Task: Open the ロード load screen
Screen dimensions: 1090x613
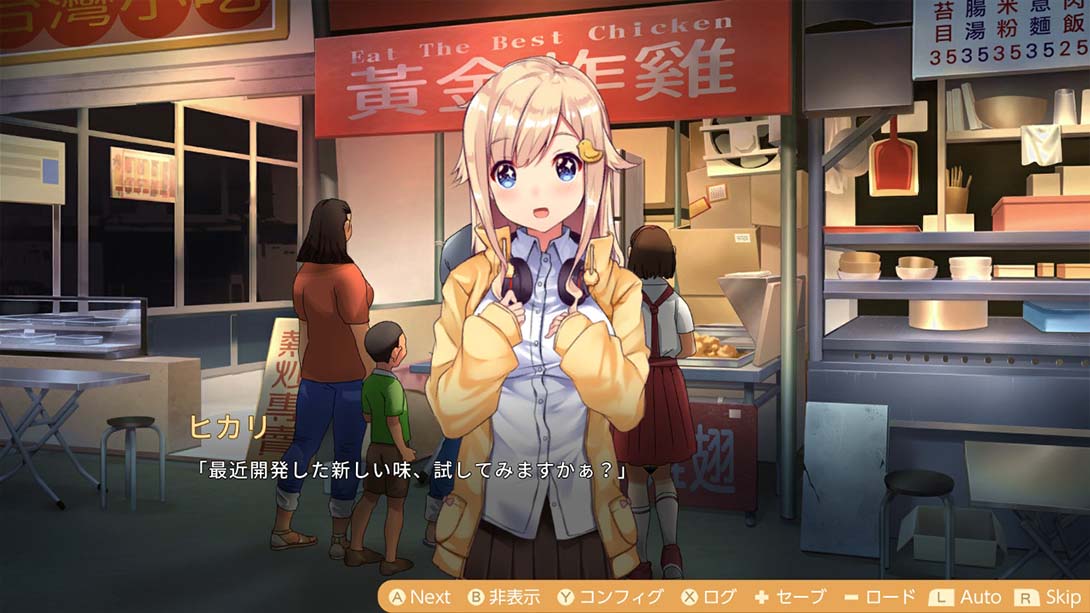Action: click(x=880, y=597)
